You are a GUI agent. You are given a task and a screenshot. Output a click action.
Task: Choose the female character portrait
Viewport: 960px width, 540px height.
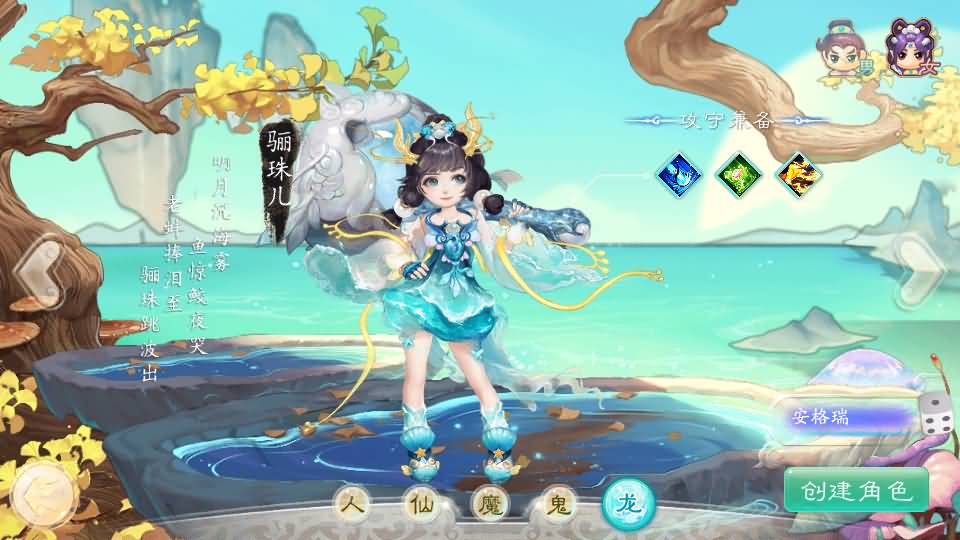pos(909,48)
